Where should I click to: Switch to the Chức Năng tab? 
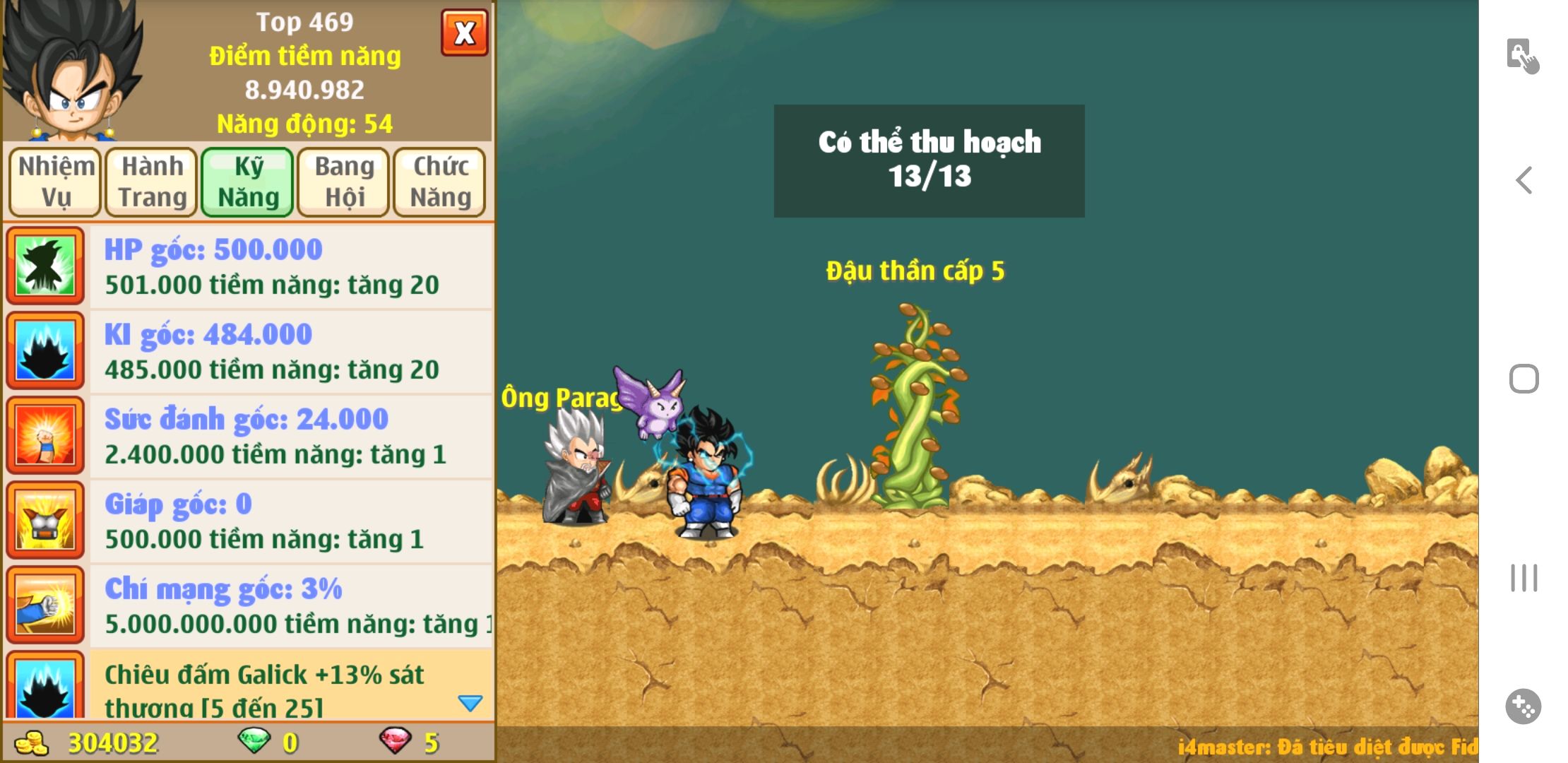440,182
